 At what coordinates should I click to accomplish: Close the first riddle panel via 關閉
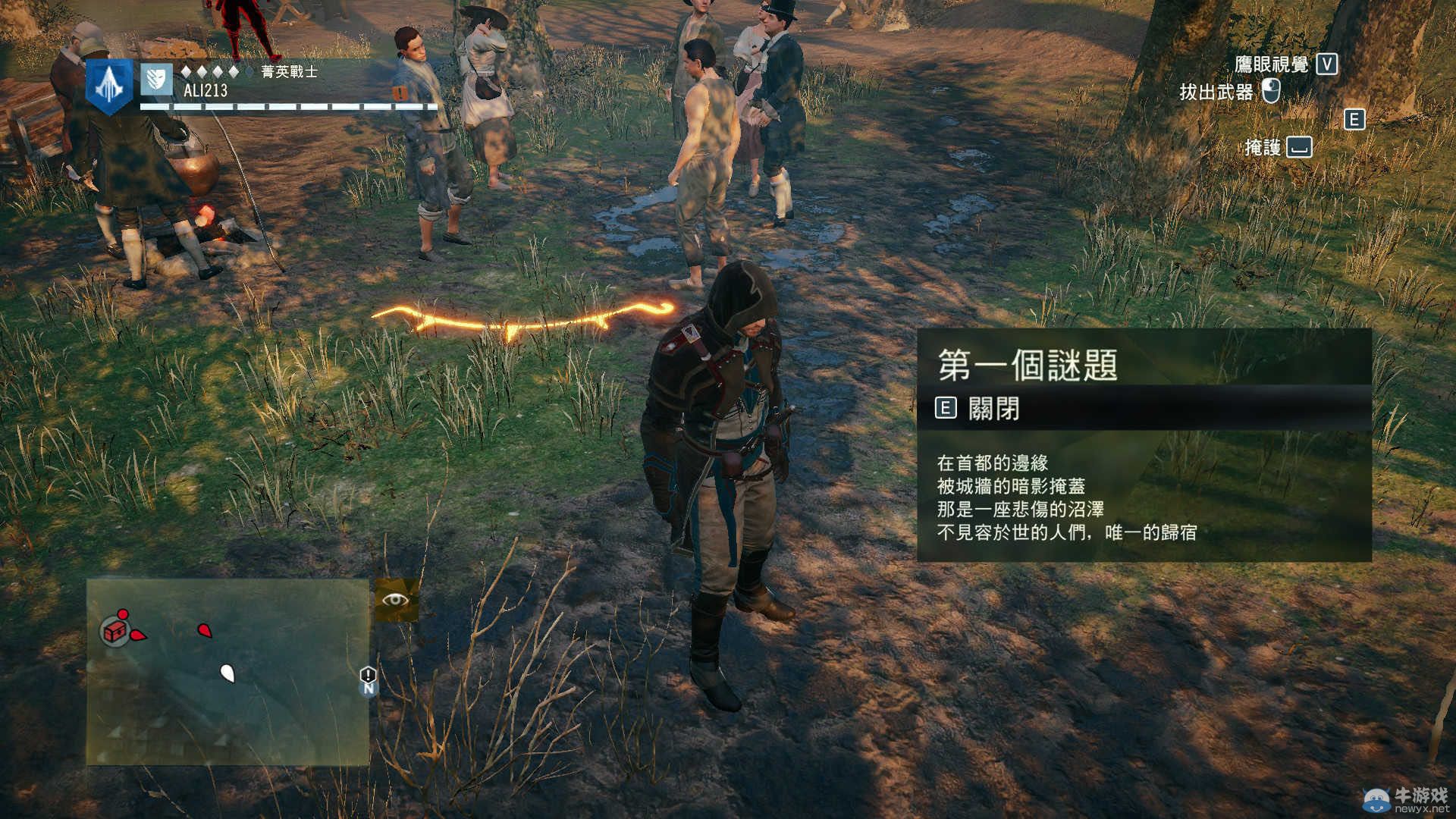(x=978, y=409)
